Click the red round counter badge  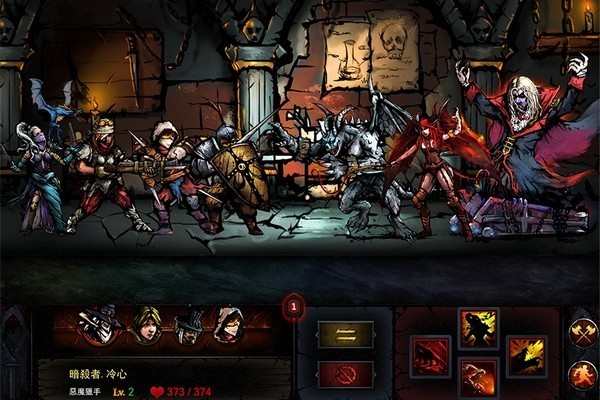(x=293, y=308)
